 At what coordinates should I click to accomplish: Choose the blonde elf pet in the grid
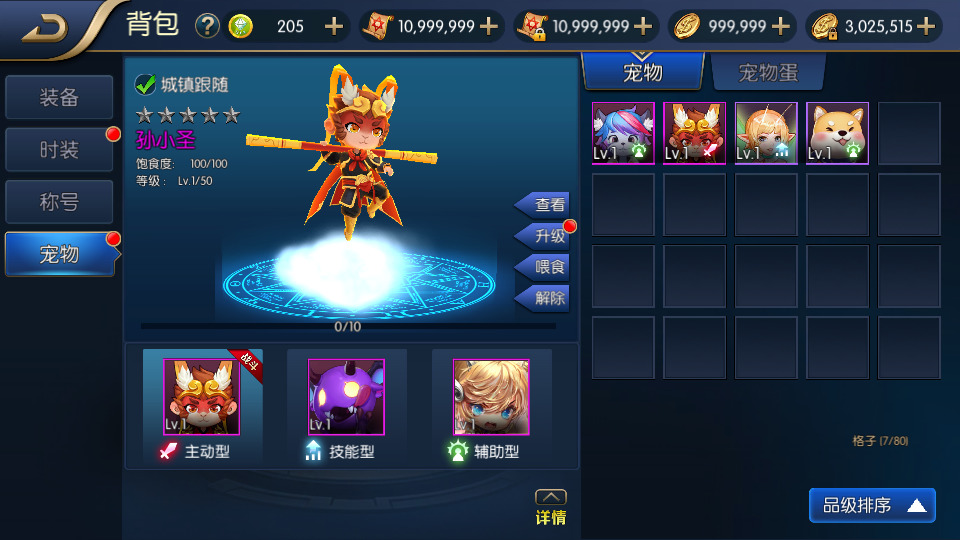click(766, 133)
